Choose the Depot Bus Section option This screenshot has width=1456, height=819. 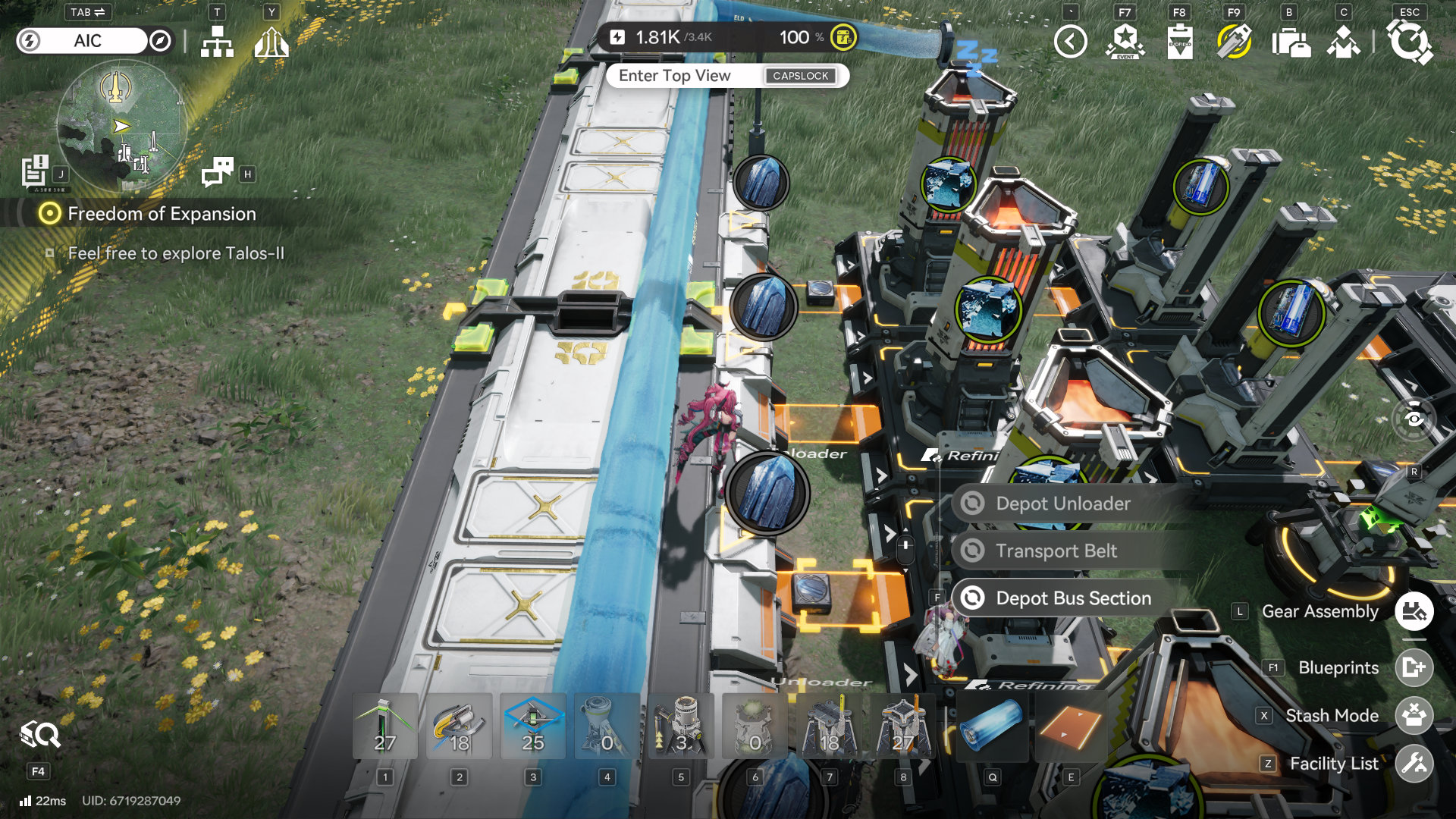[1073, 598]
